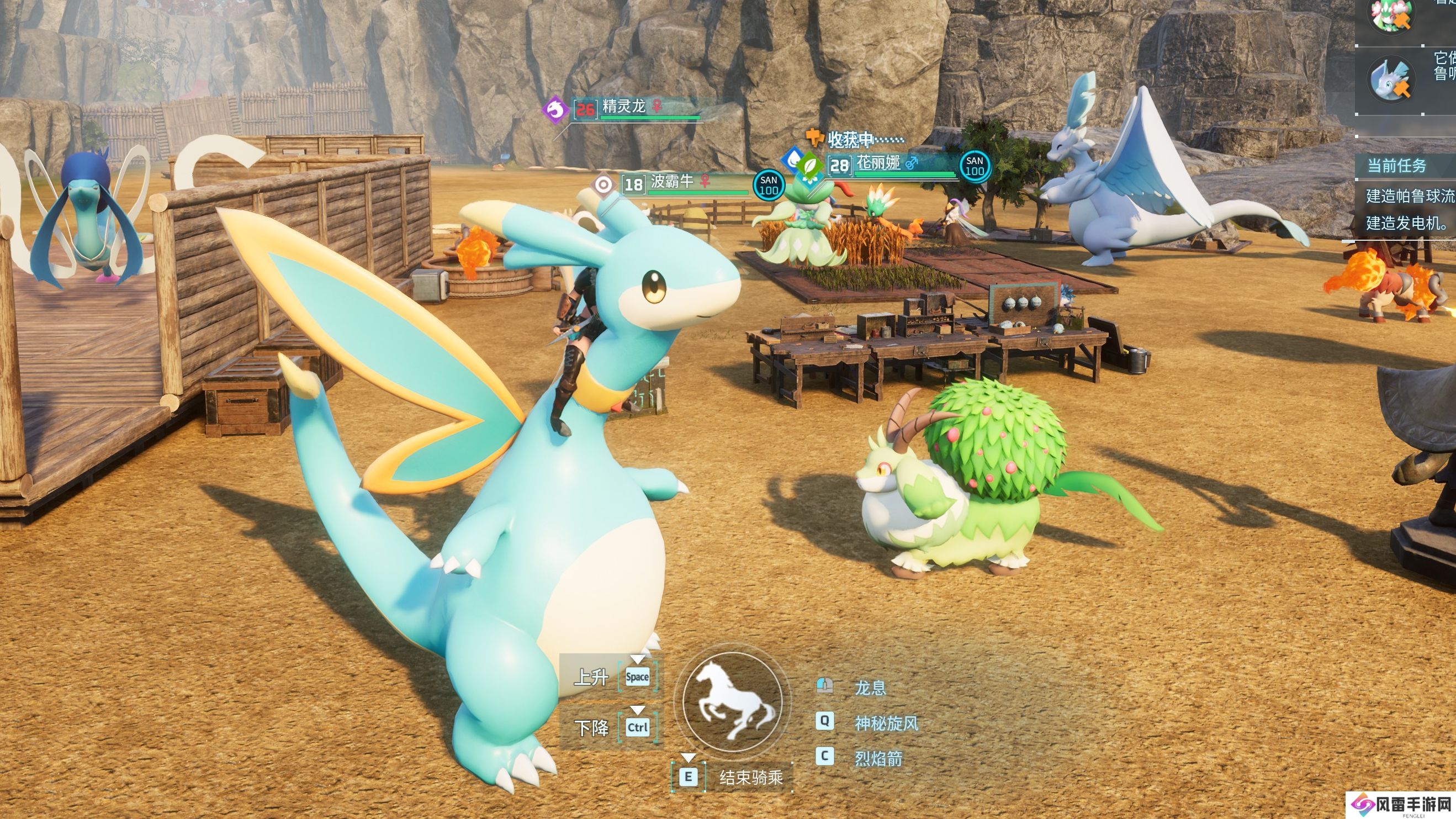Select the 波霸牛 nameplate
Viewport: 1456px width, 819px height.
pyautogui.click(x=672, y=182)
